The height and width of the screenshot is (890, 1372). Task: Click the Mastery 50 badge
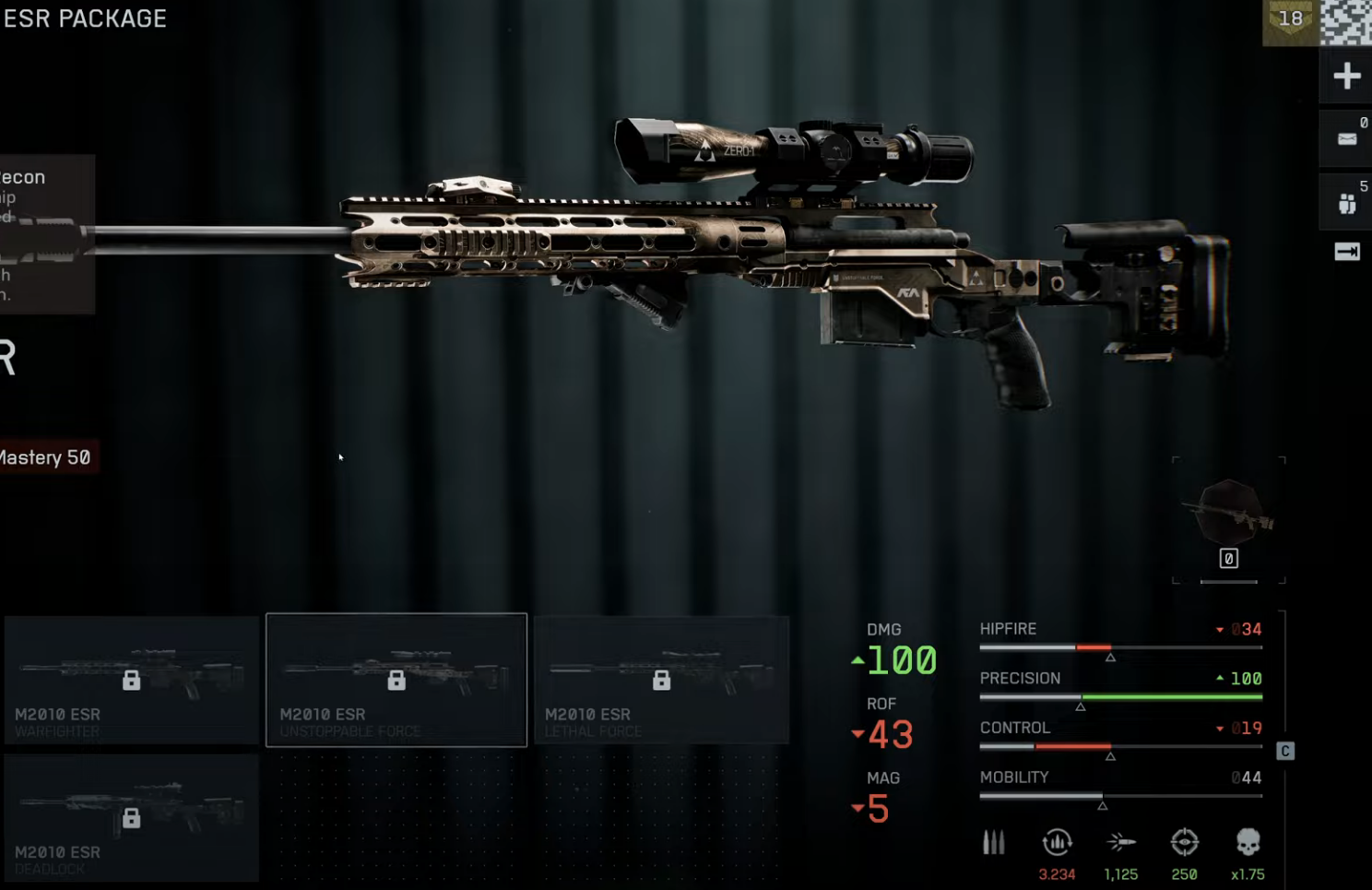[x=46, y=457]
